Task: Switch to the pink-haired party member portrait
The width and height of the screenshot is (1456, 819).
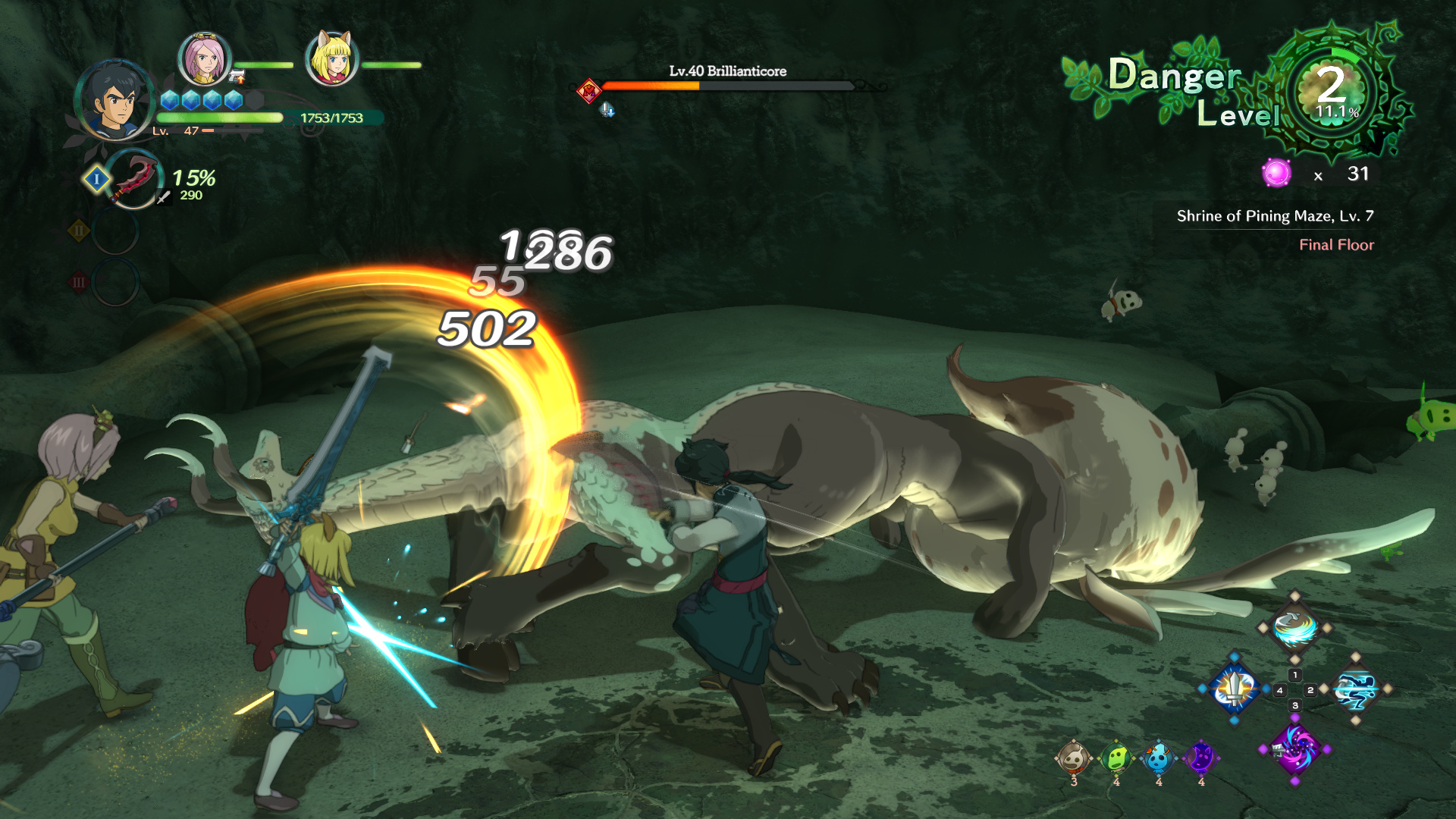Action: tap(204, 59)
